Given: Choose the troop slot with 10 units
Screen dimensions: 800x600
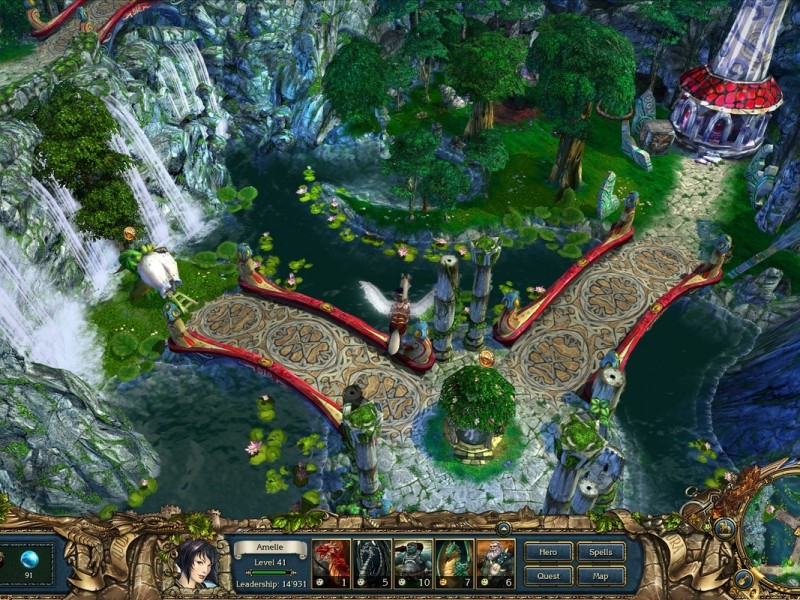Looking at the screenshot, I should pos(413,564).
